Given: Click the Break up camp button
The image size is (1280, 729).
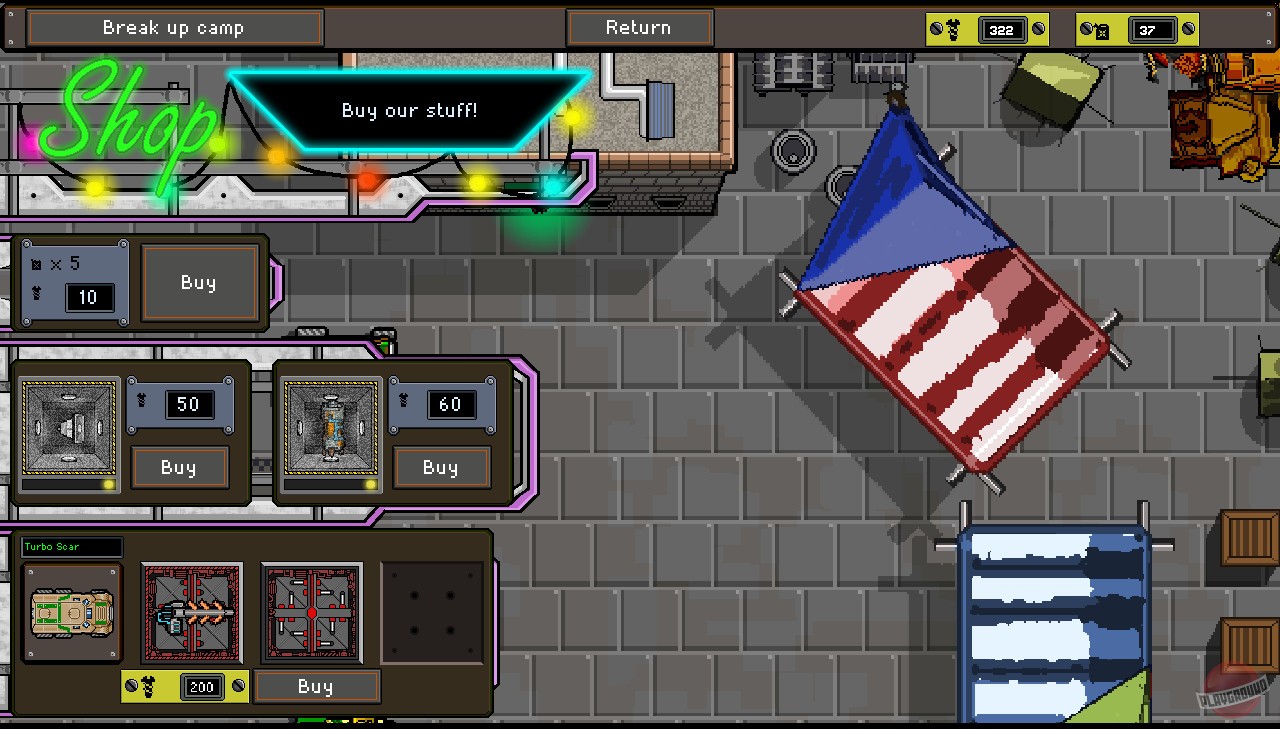Looking at the screenshot, I should point(174,28).
